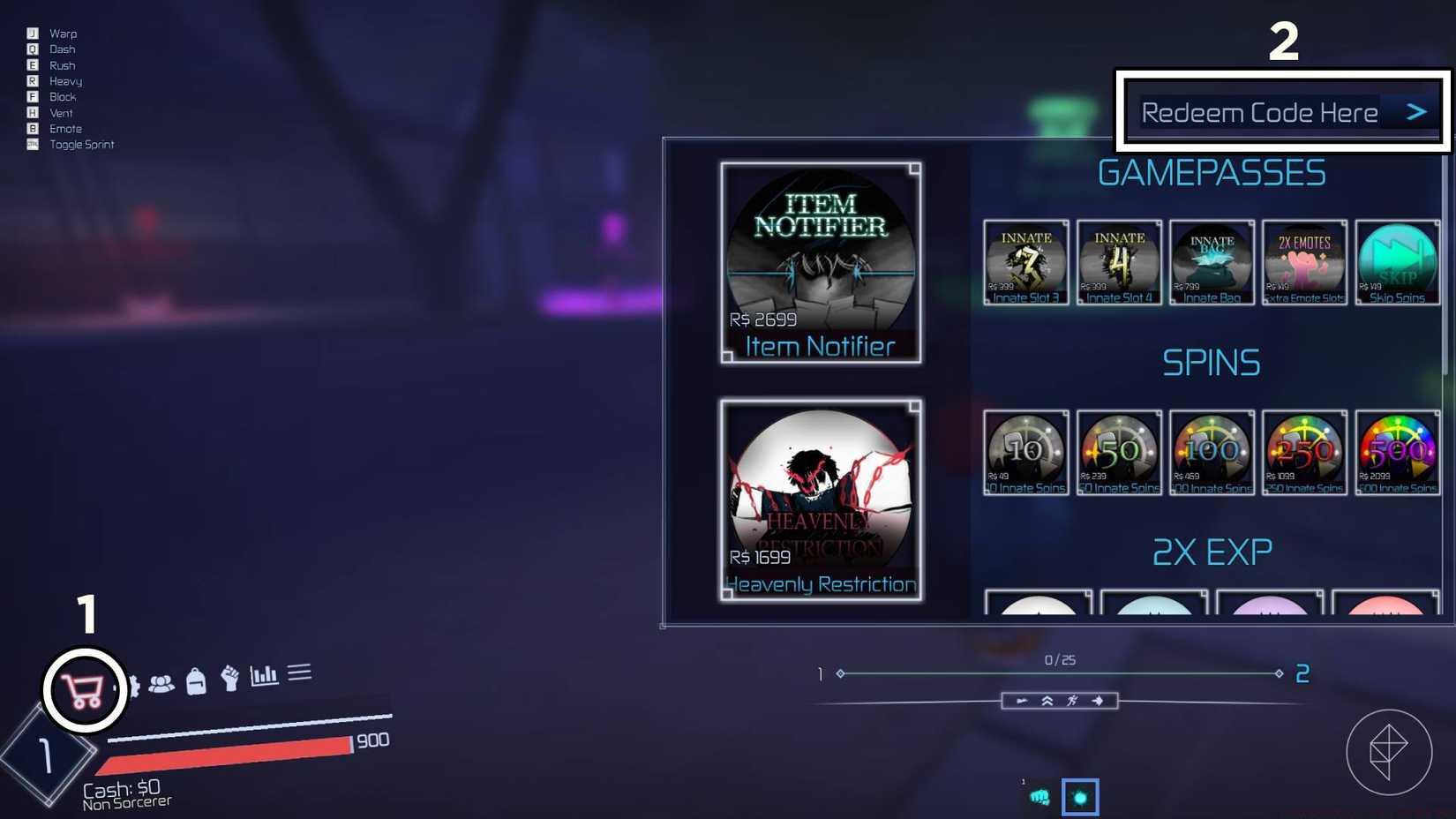Buy Heavenly Restriction for R$1699
This screenshot has width=1456, height=819.
tap(821, 499)
